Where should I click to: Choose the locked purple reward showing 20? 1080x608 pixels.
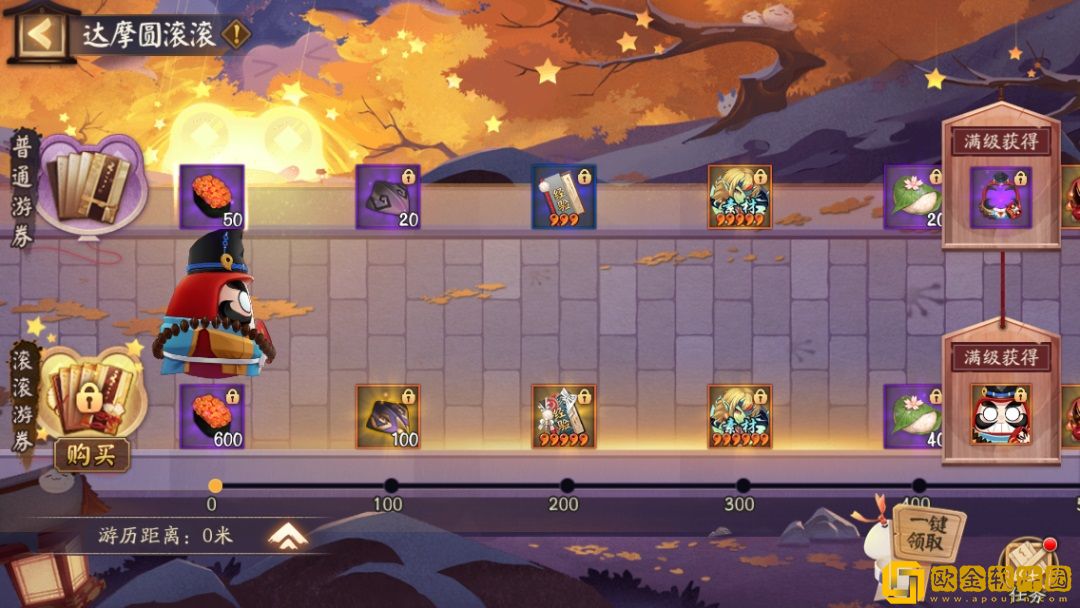pos(388,197)
